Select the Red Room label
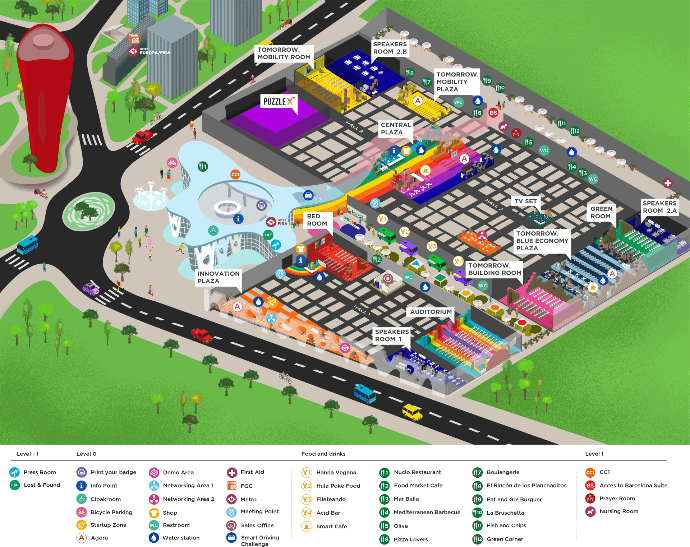The image size is (690, 547). click(318, 220)
